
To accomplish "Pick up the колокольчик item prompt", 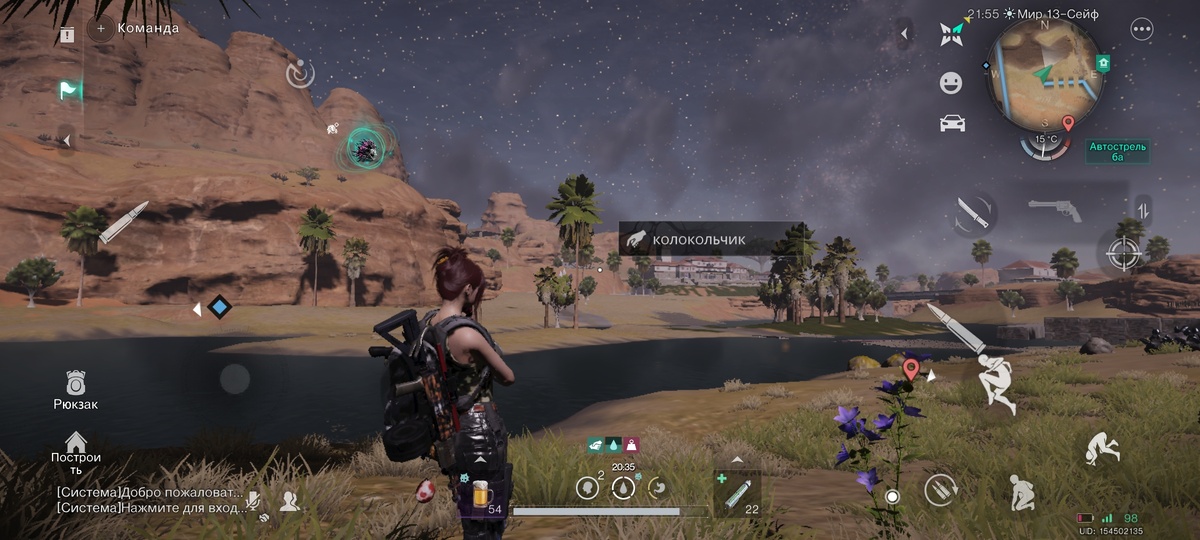I will coord(710,240).
